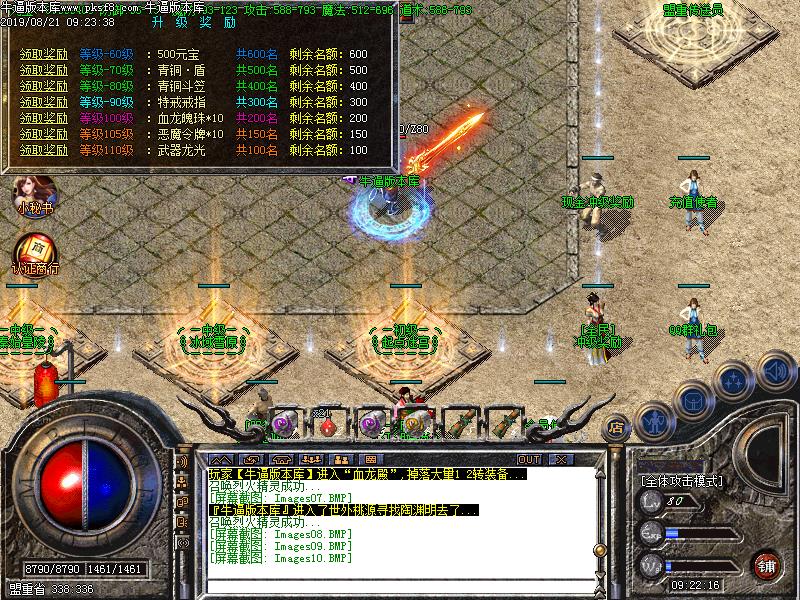This screenshot has height=600, width=800.
Task: Open the red 铺 stall button
Action: (767, 564)
